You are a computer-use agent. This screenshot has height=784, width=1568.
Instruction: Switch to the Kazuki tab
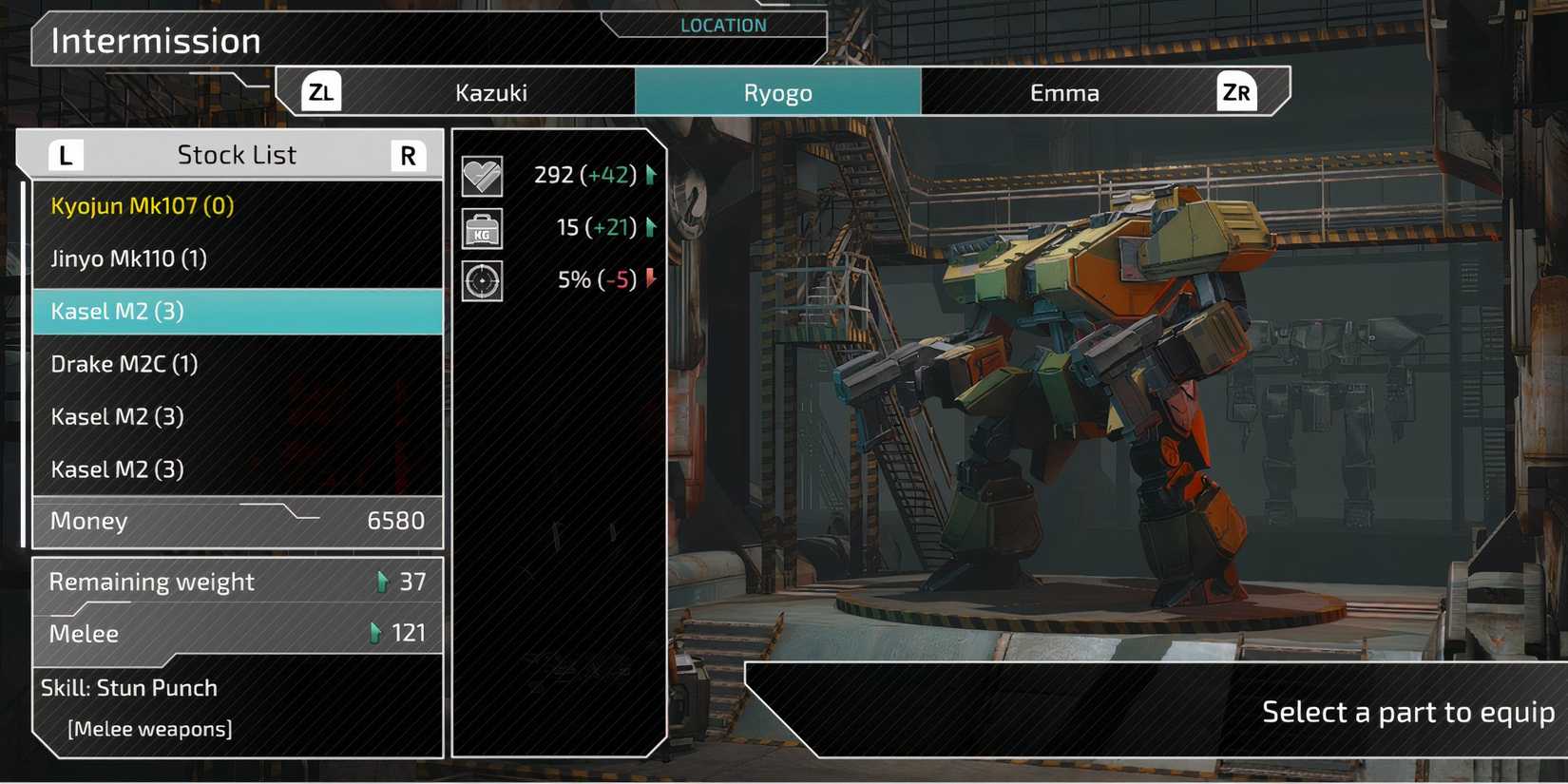point(494,92)
